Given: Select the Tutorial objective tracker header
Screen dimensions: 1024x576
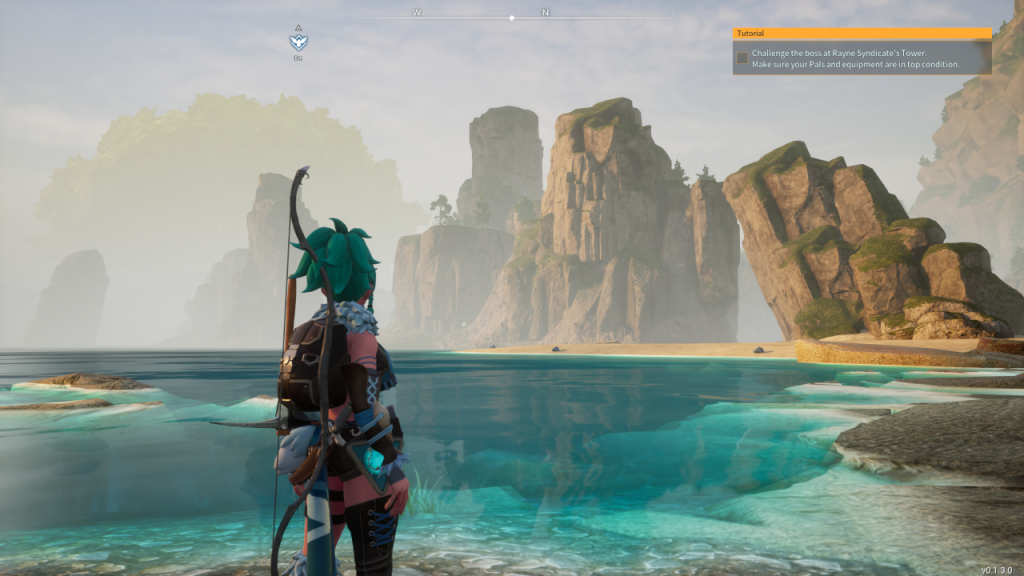Looking at the screenshot, I should [x=861, y=33].
